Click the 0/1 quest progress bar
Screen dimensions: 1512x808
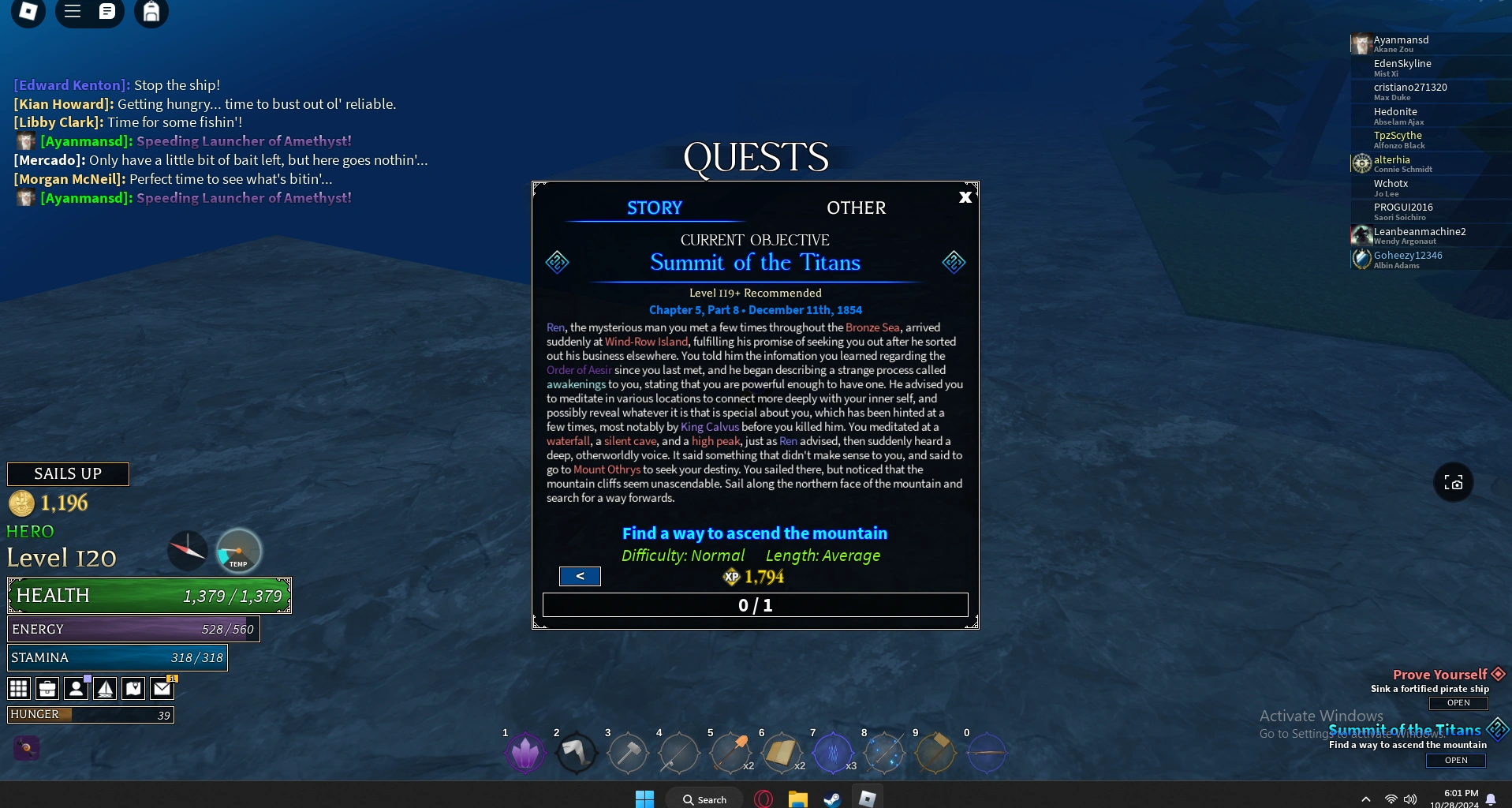[754, 605]
